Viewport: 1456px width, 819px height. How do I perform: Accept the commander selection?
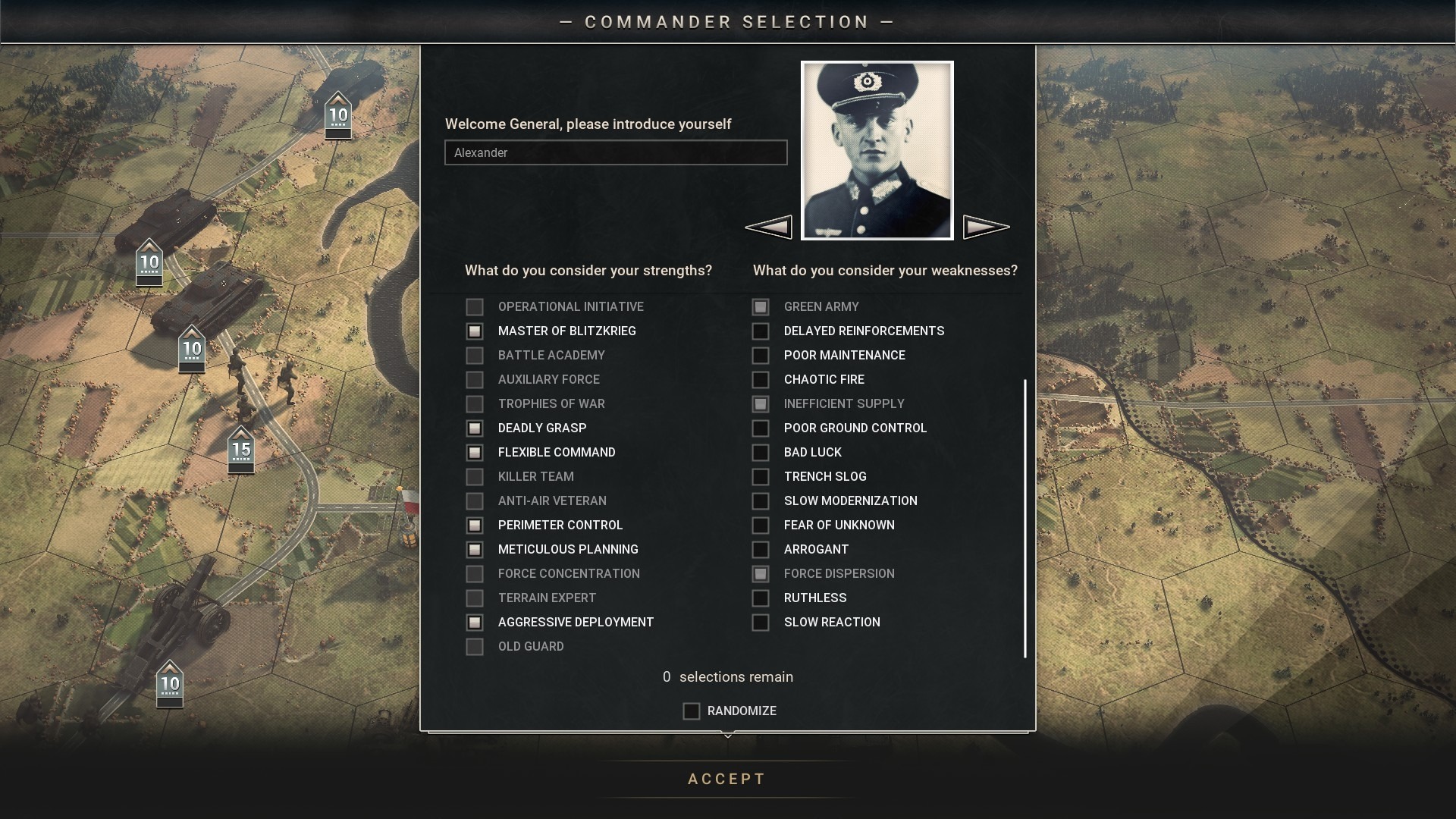[726, 779]
